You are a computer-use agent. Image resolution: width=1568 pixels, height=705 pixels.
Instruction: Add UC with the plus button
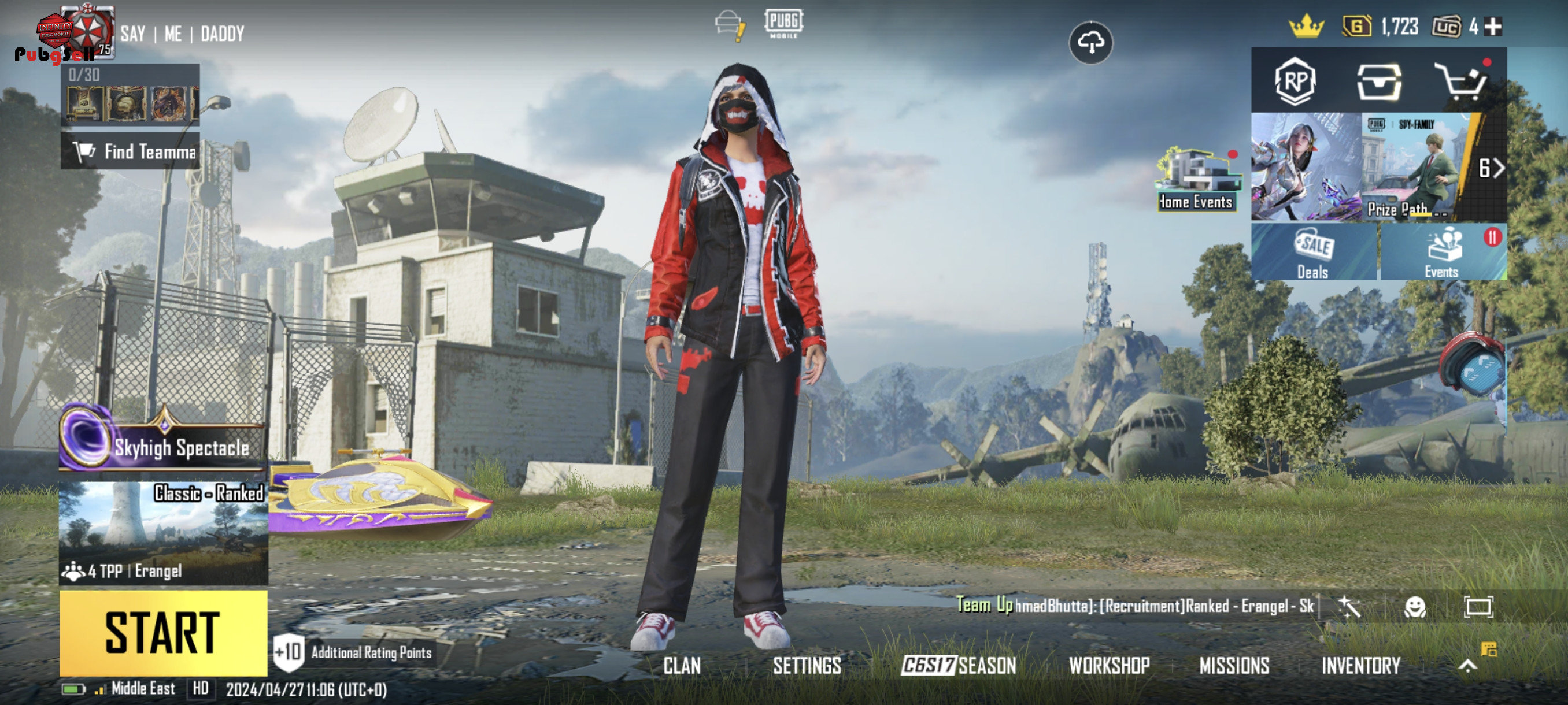pyautogui.click(x=1493, y=27)
